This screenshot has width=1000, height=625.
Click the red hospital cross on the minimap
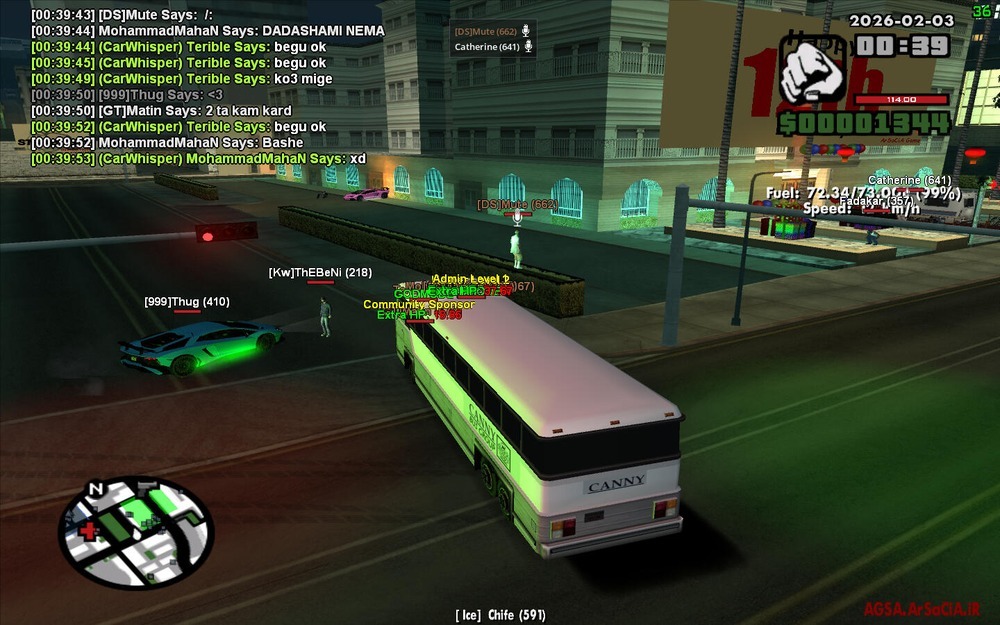point(89,529)
